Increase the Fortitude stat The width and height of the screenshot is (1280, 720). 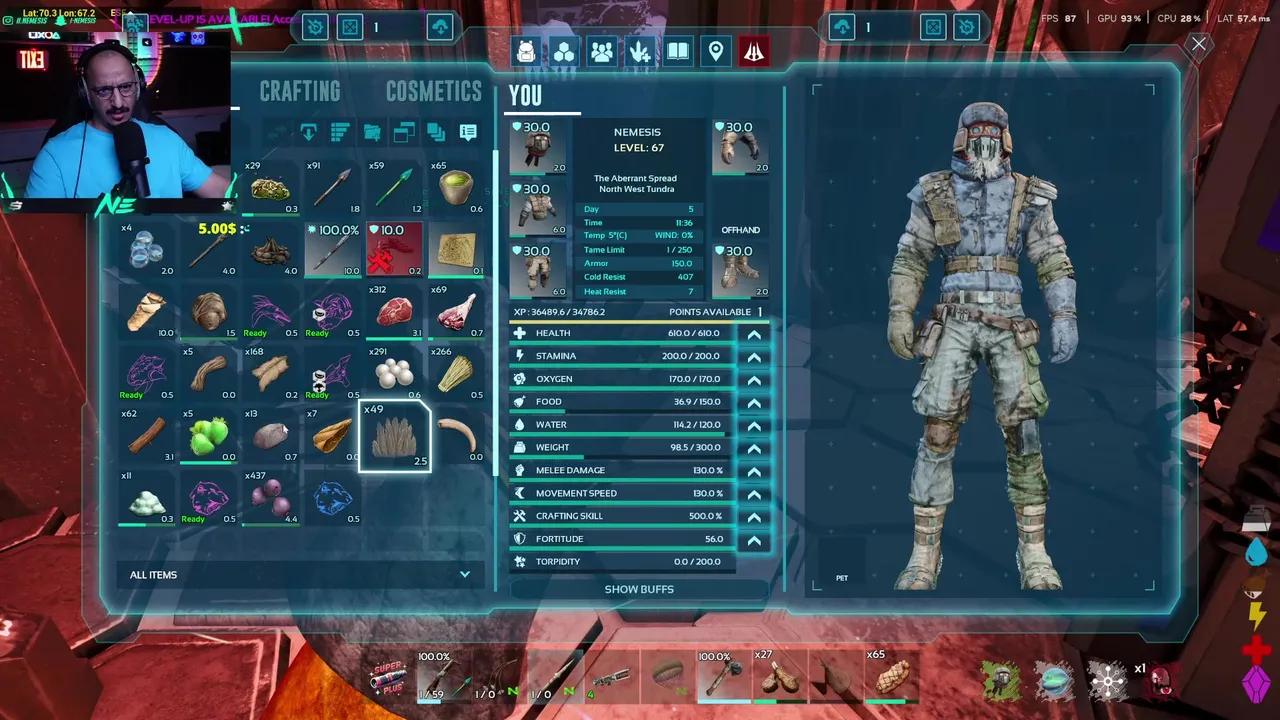tap(754, 540)
